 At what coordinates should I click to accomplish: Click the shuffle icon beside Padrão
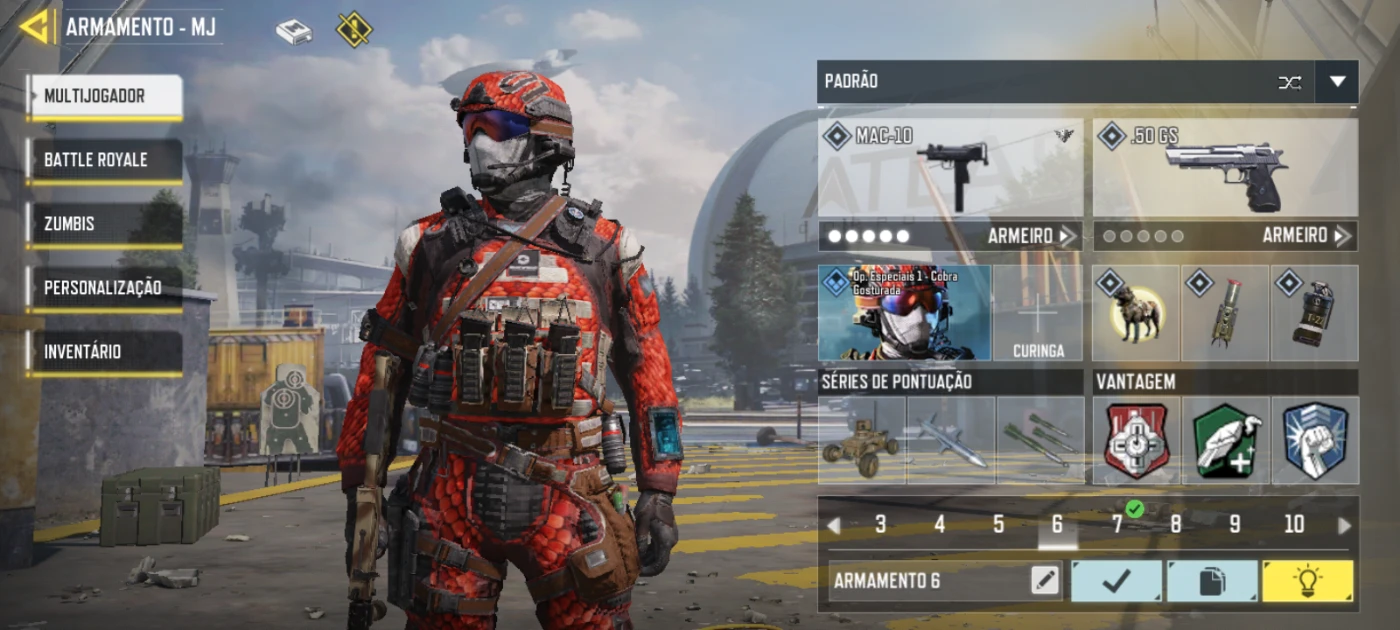point(1290,82)
